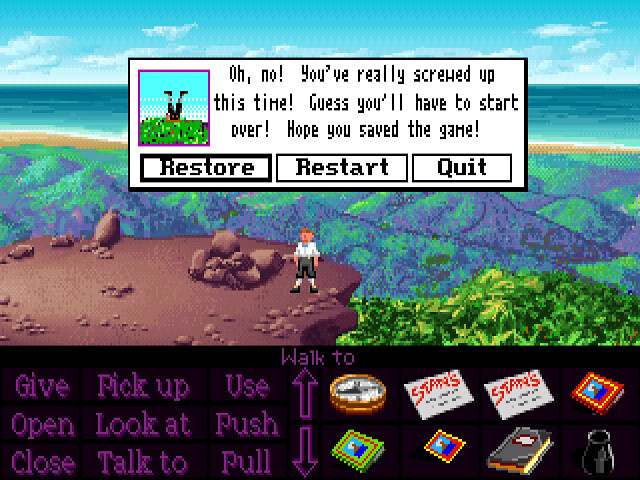
Task: Click the Restore button in the dialog
Action: pos(206,167)
